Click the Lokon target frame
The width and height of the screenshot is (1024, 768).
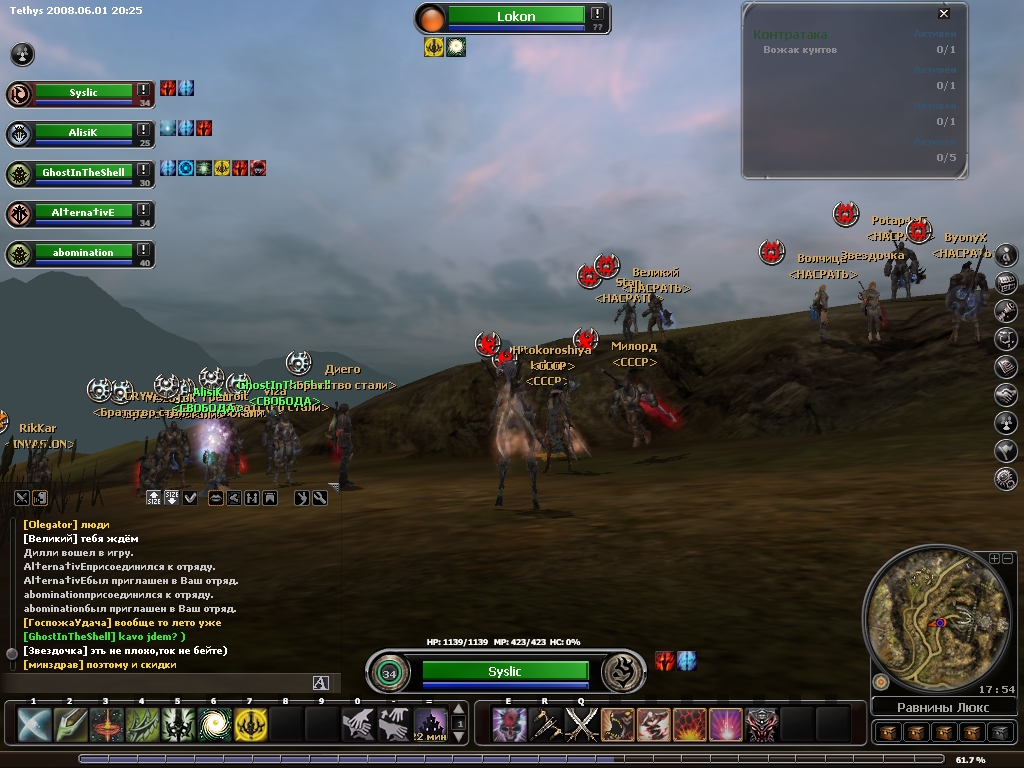coord(516,17)
